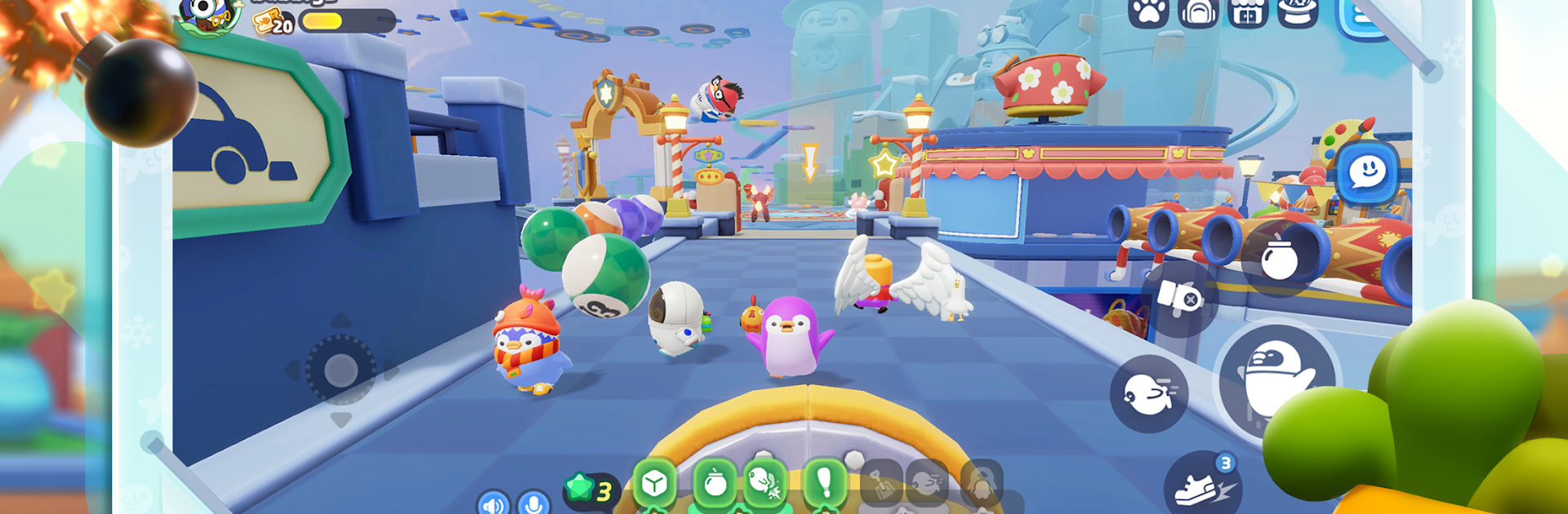The image size is (1568, 514).
Task: Select the green bomb item slot
Action: click(x=715, y=484)
